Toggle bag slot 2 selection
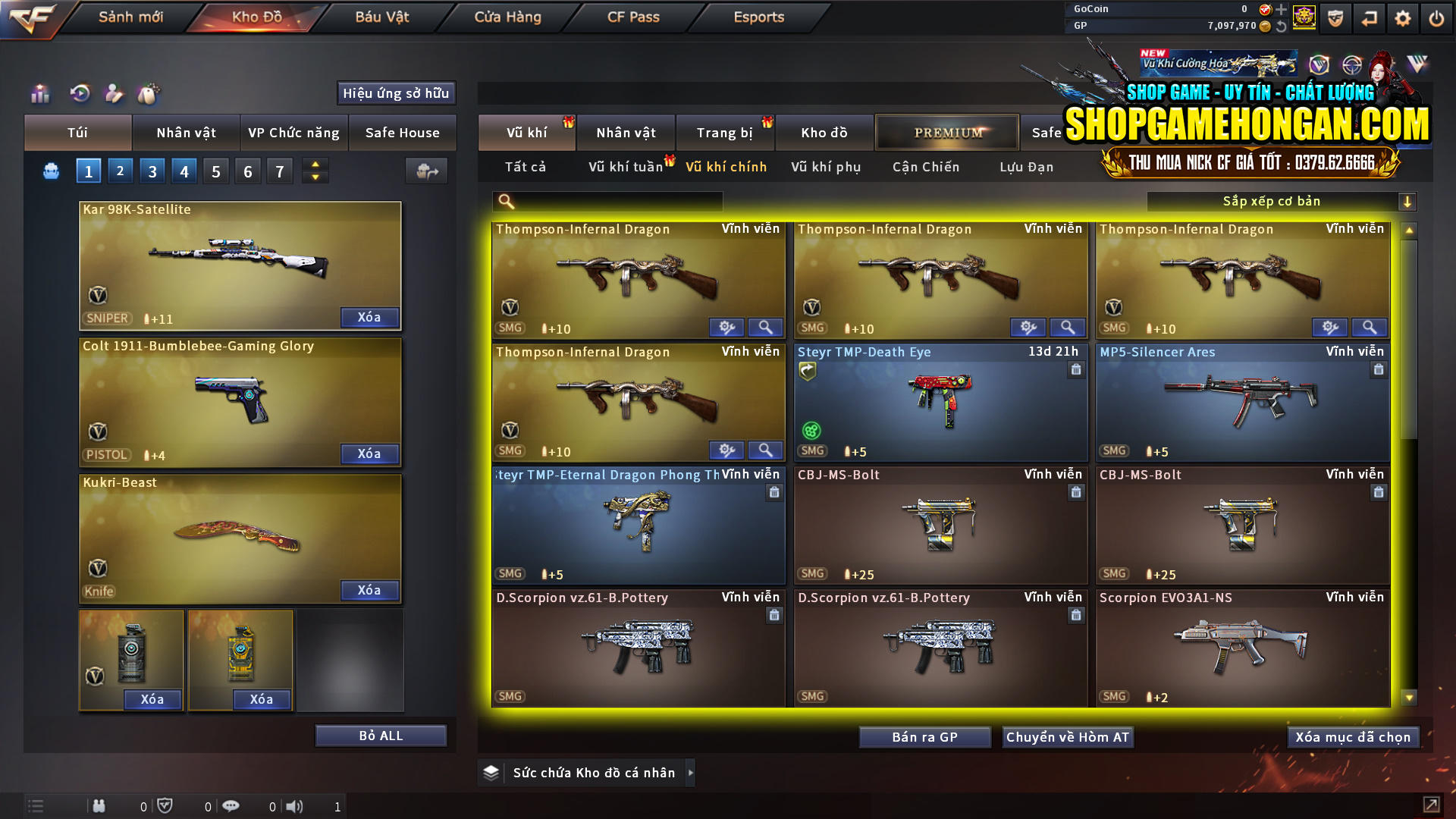This screenshot has width=1456, height=819. click(121, 171)
